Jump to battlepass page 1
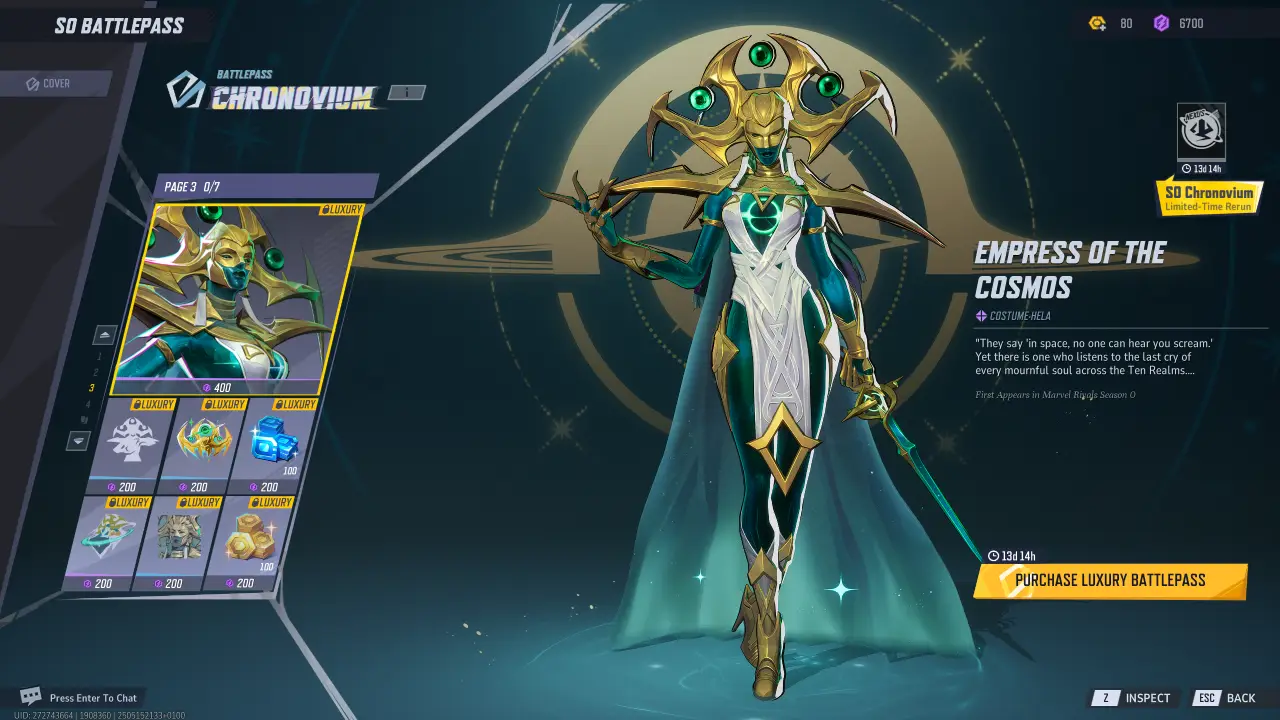Screen dimensions: 1280x720 (98, 356)
